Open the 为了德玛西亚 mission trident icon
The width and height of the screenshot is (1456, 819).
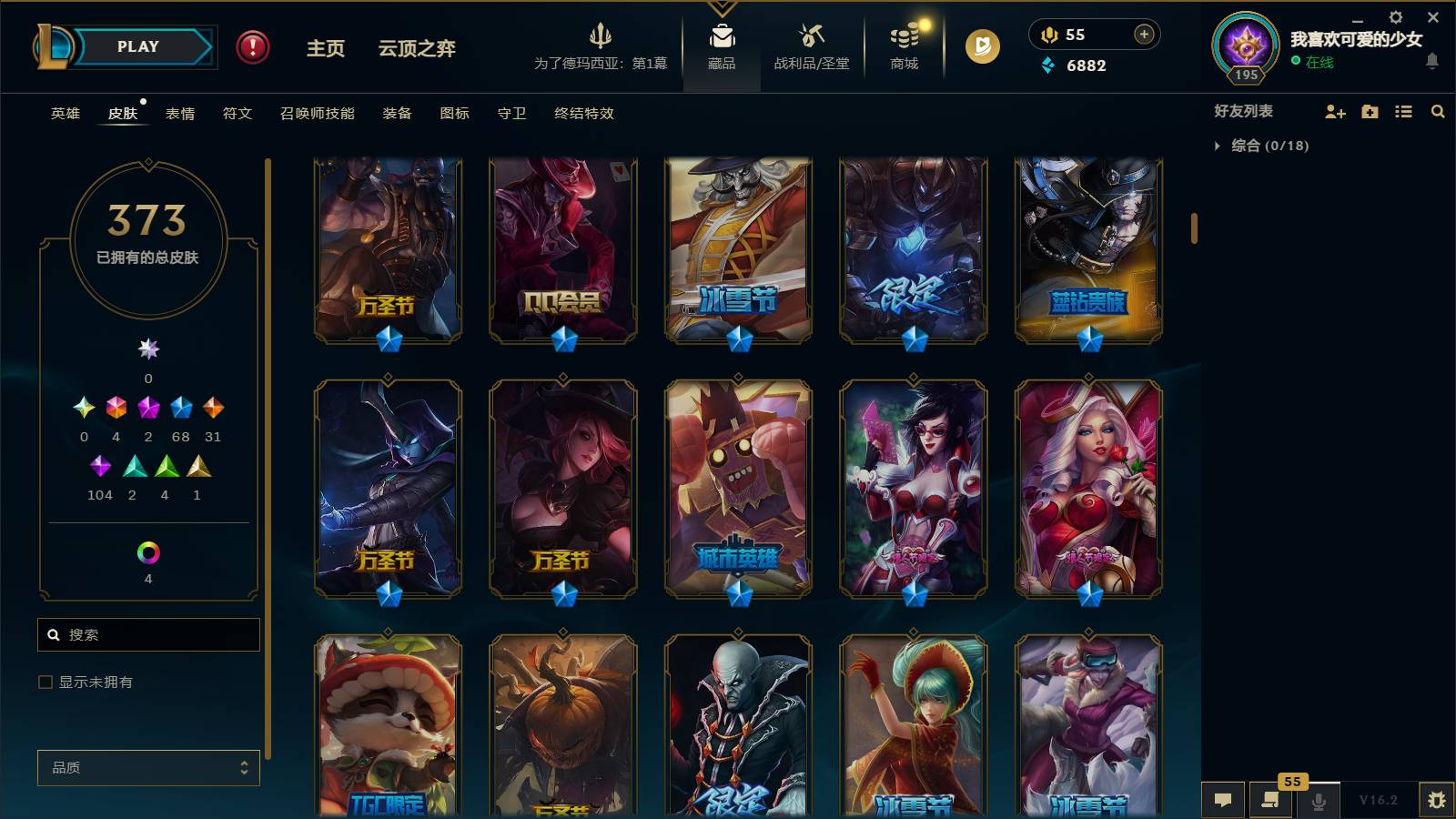click(x=601, y=38)
